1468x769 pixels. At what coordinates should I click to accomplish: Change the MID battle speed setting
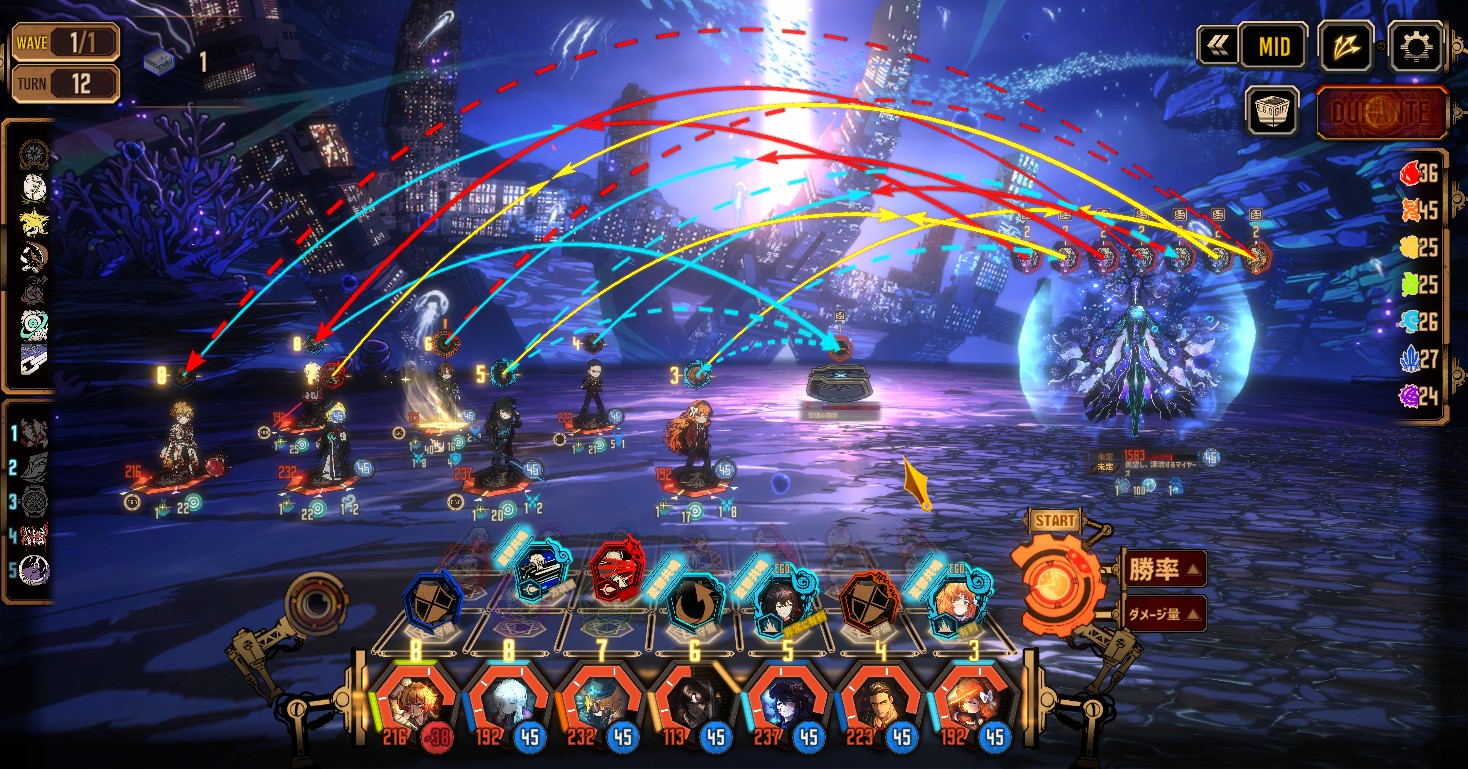[1273, 46]
